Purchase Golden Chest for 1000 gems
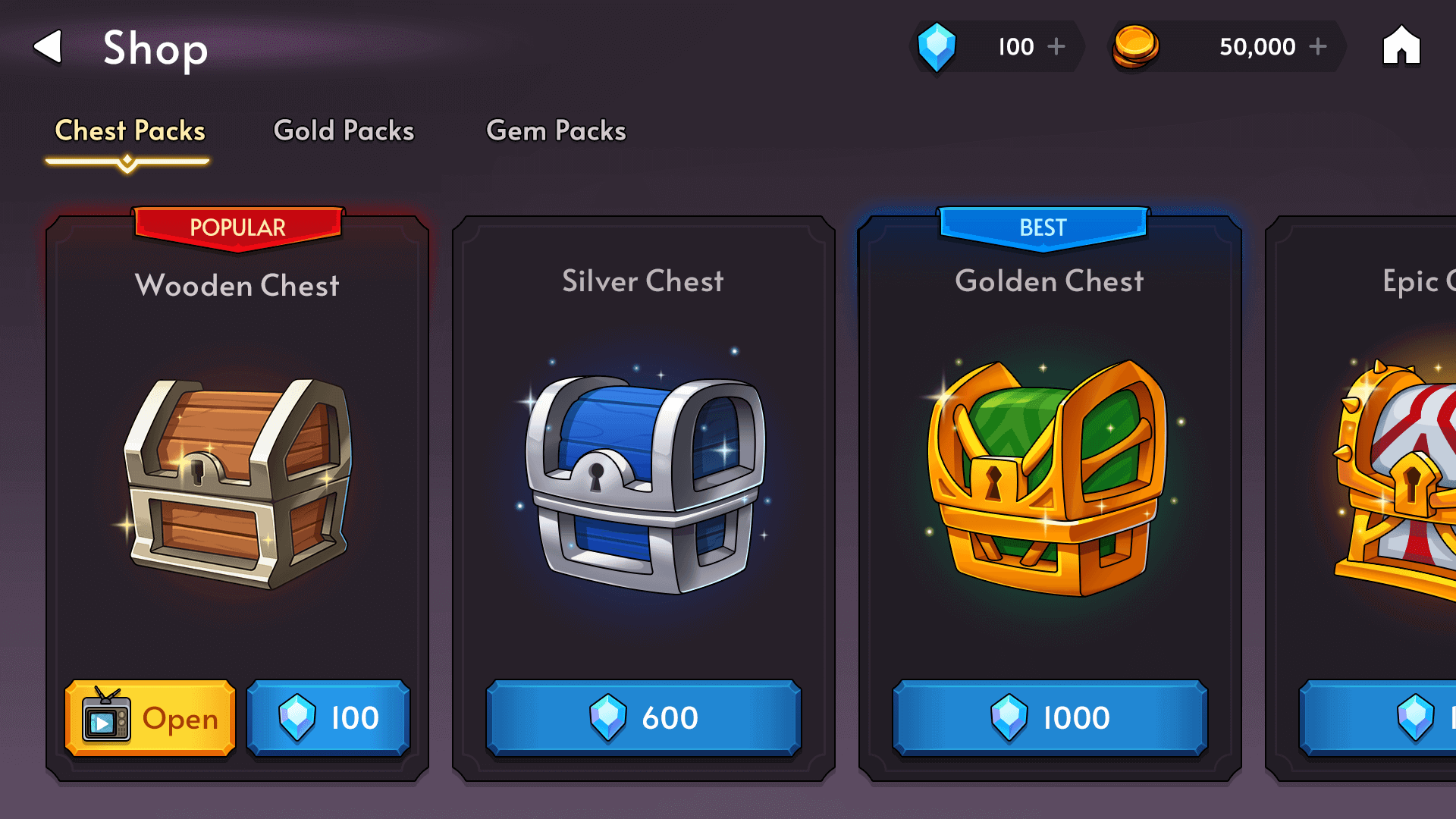Screen dimensions: 1456x819 click(x=1050, y=718)
